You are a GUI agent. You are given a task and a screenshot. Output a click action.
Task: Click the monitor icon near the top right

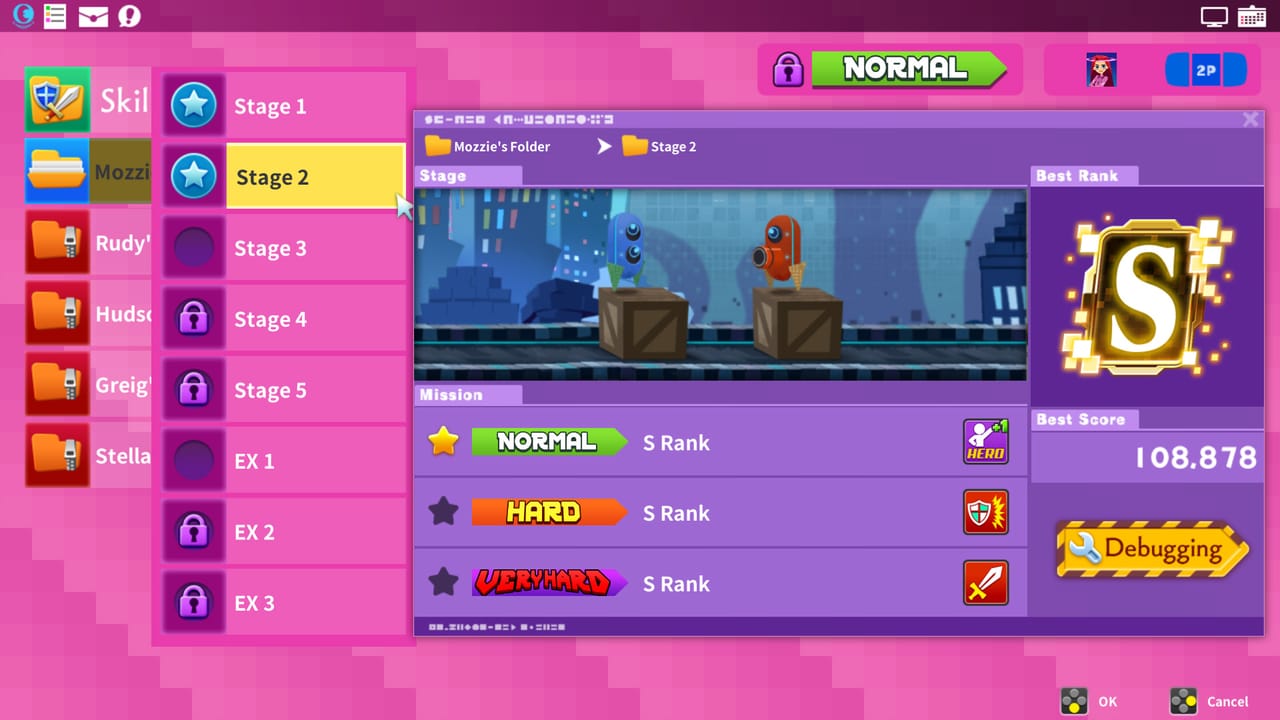click(x=1212, y=16)
